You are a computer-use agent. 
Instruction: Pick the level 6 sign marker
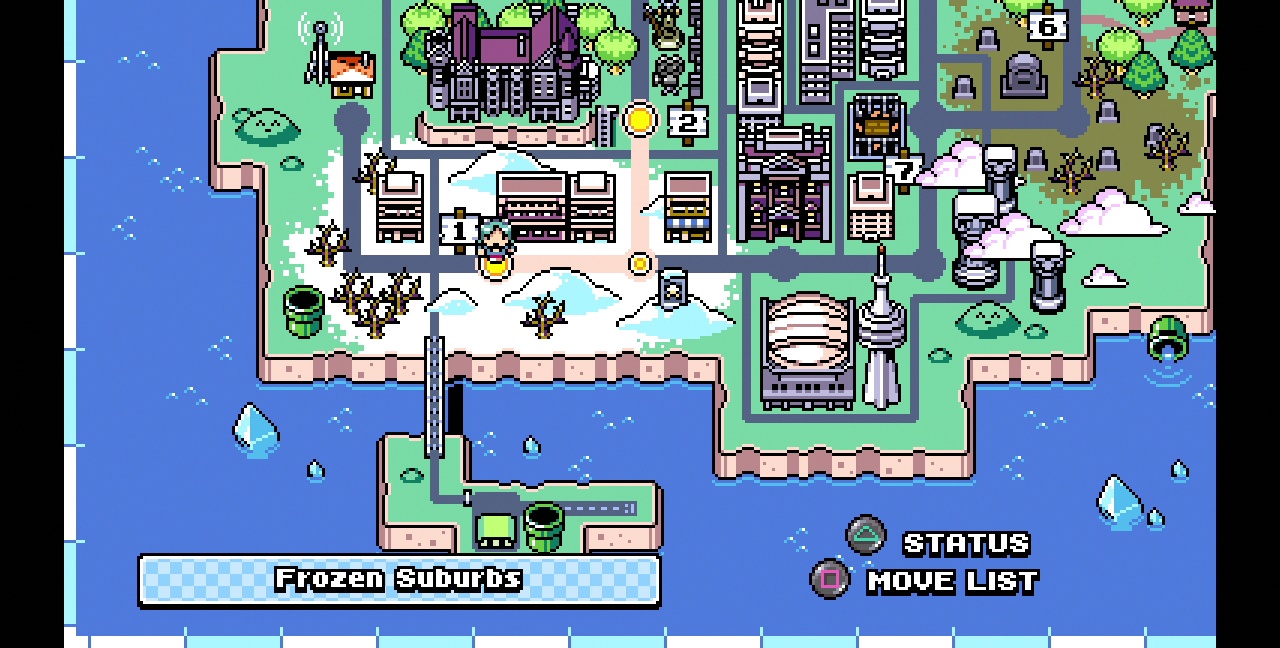(1047, 26)
